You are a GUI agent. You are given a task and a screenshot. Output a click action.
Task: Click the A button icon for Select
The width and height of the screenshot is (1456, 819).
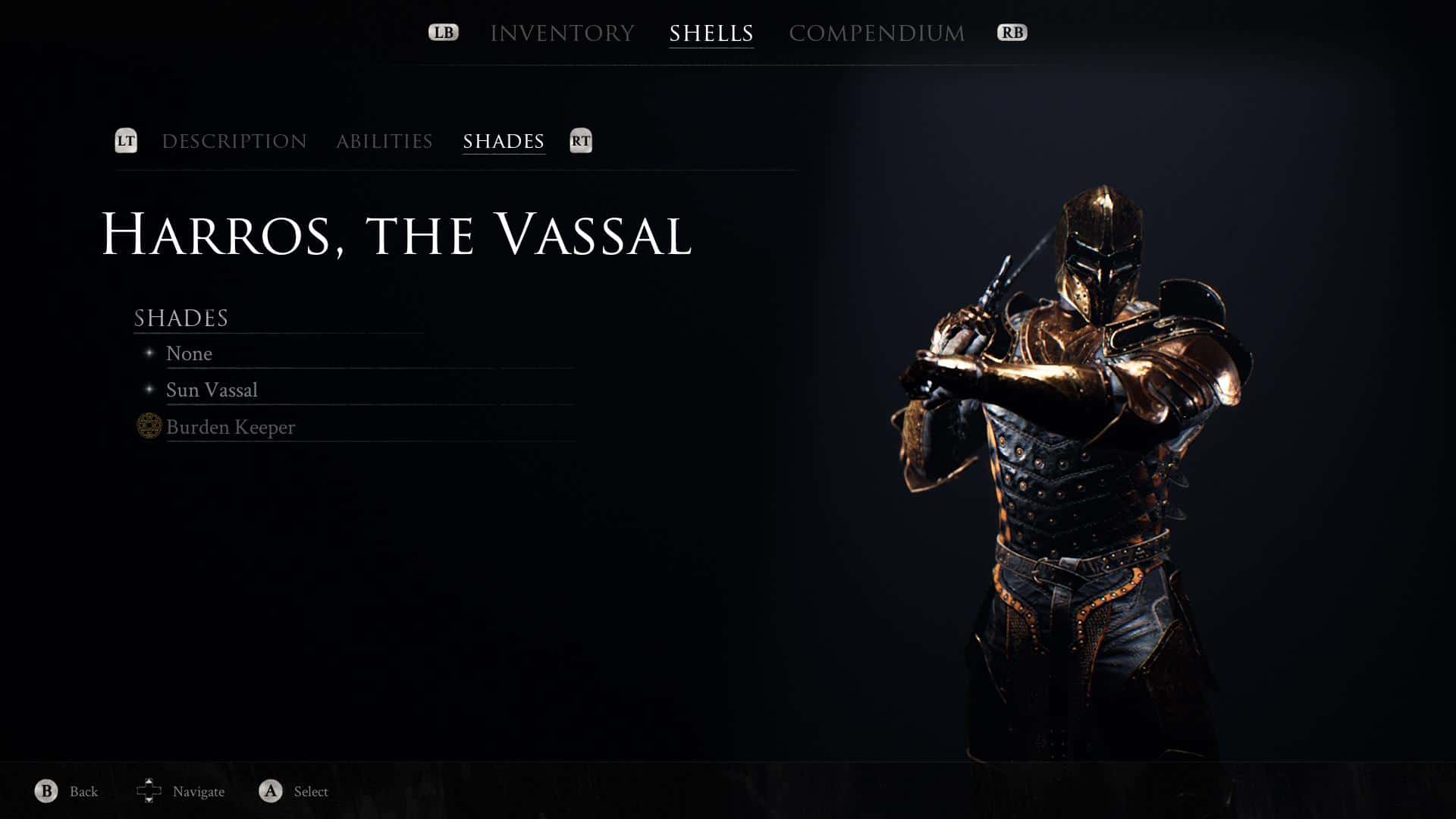click(269, 791)
